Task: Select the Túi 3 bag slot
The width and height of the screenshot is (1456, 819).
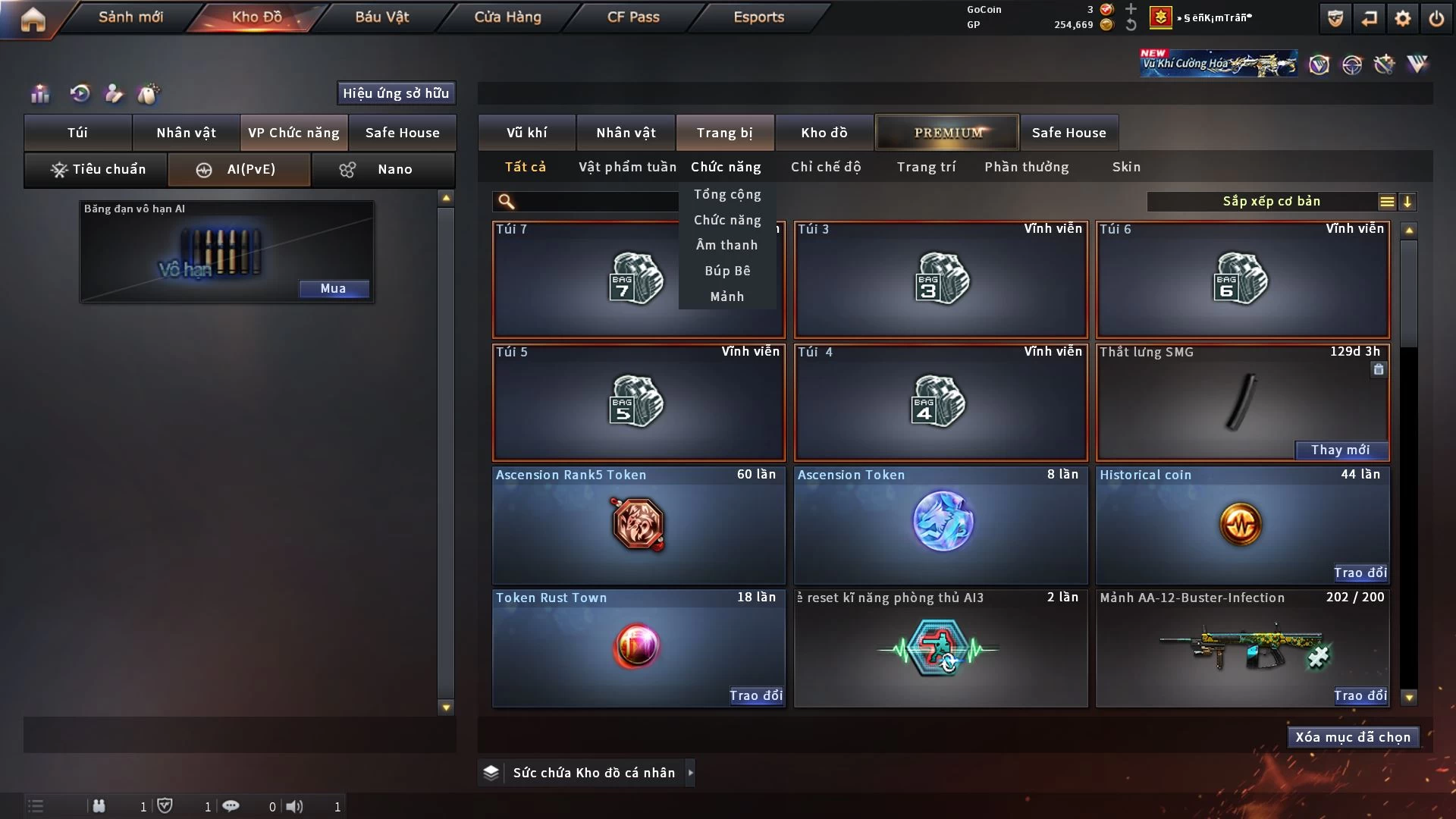Action: pyautogui.click(x=940, y=280)
